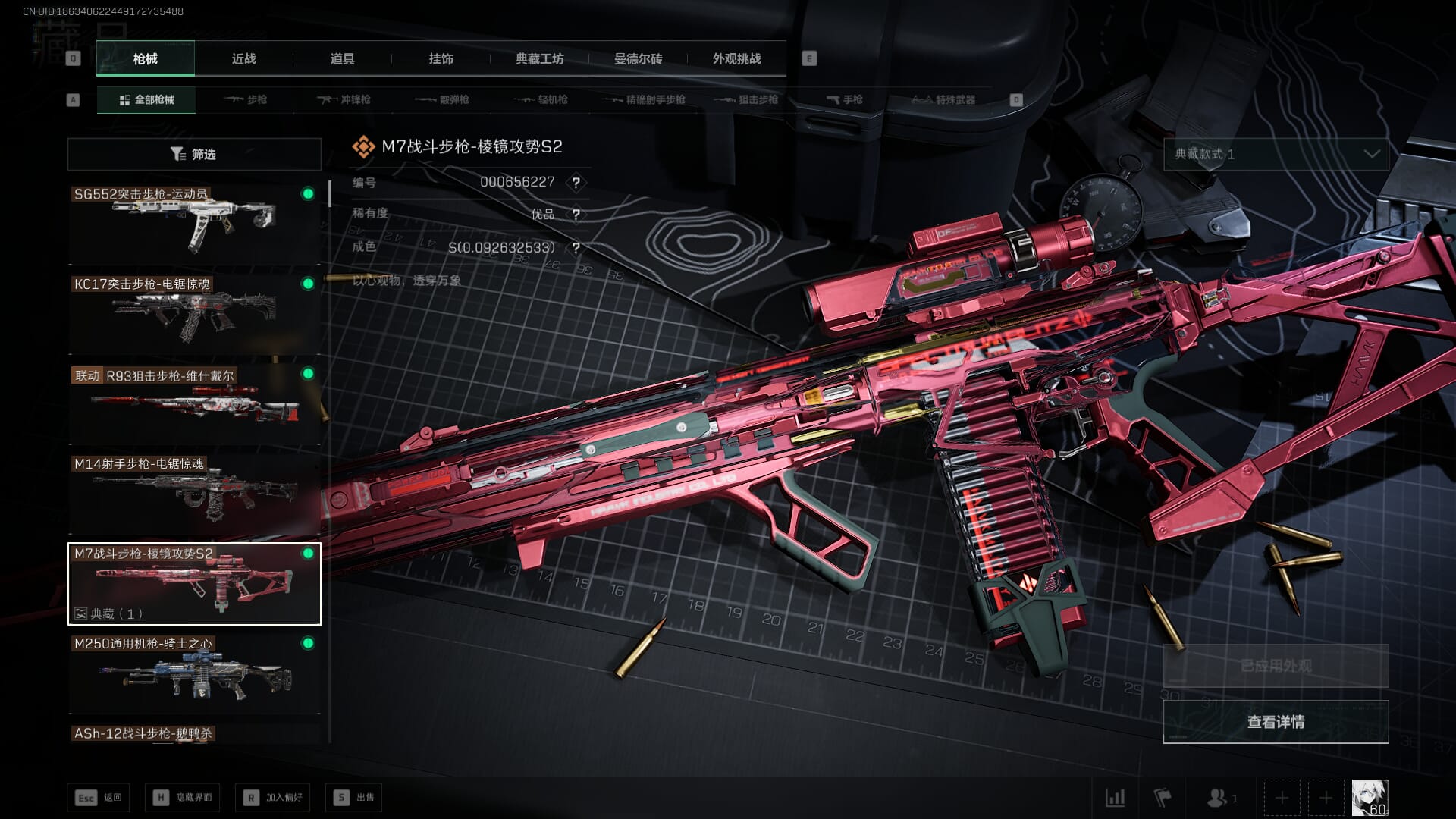The image size is (1456, 819).
Task: Choose the R93狙击步枪-维什戴尔 skin
Action: [194, 403]
